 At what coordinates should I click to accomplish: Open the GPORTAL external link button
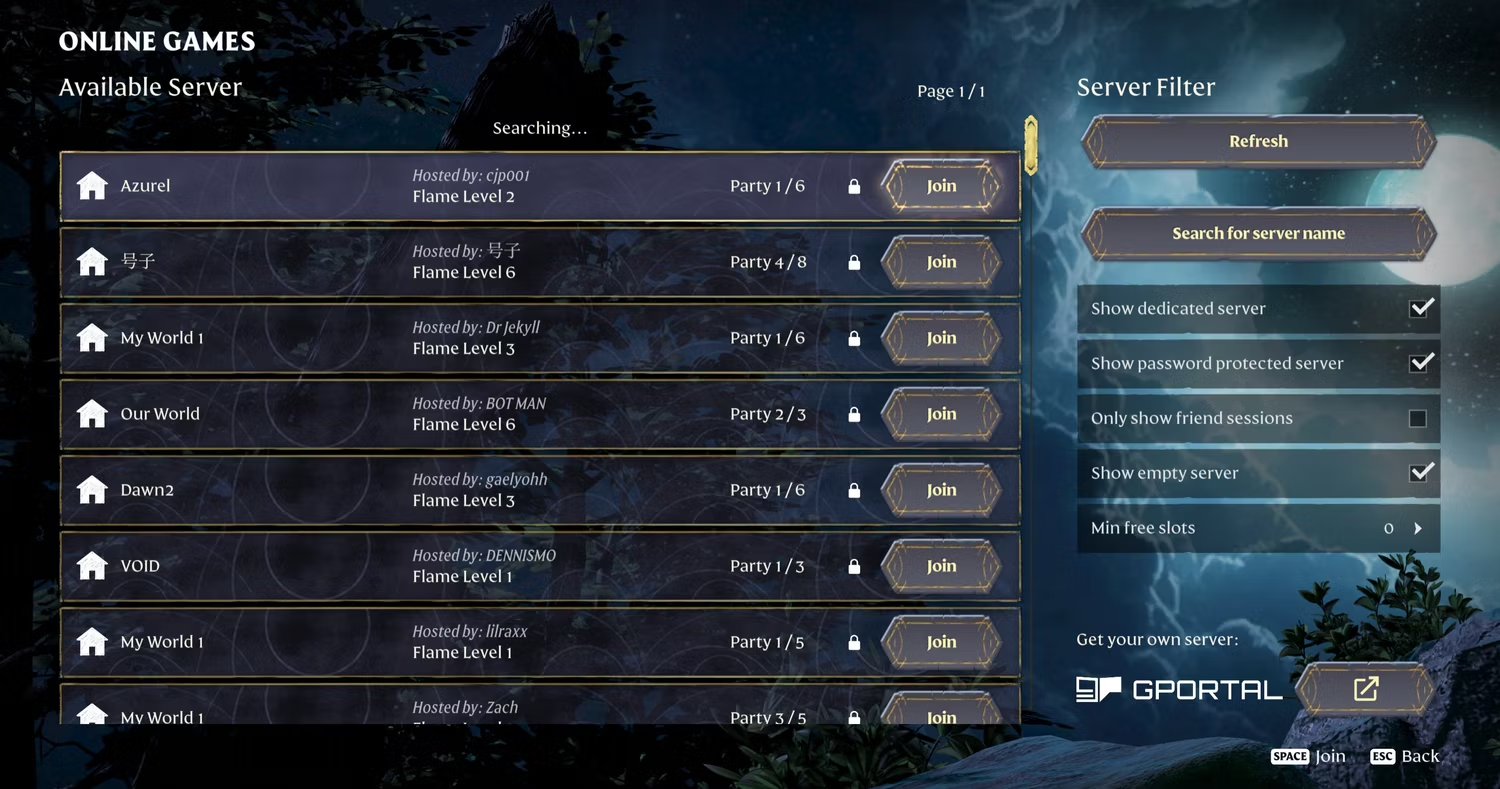coord(1366,688)
